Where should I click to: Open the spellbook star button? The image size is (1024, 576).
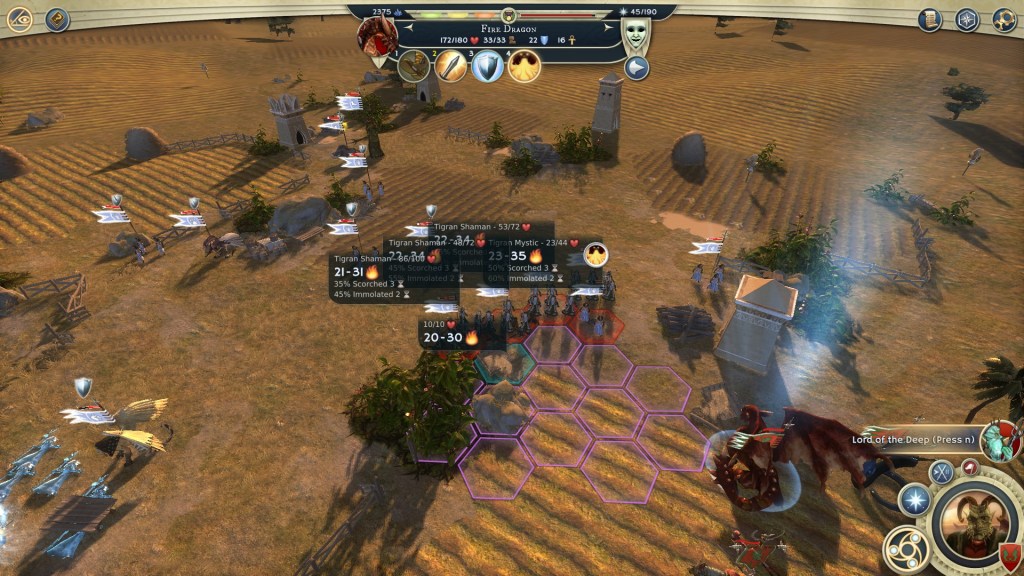click(915, 500)
